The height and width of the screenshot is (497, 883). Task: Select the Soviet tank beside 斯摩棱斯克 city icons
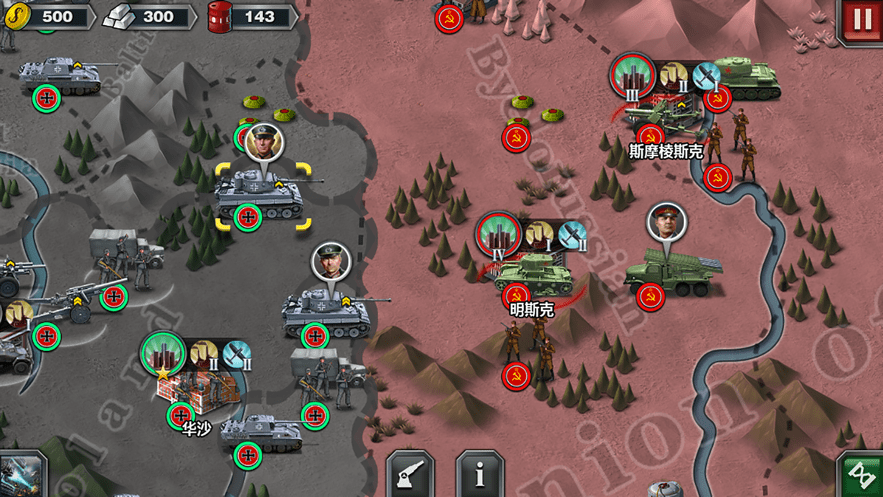click(744, 75)
